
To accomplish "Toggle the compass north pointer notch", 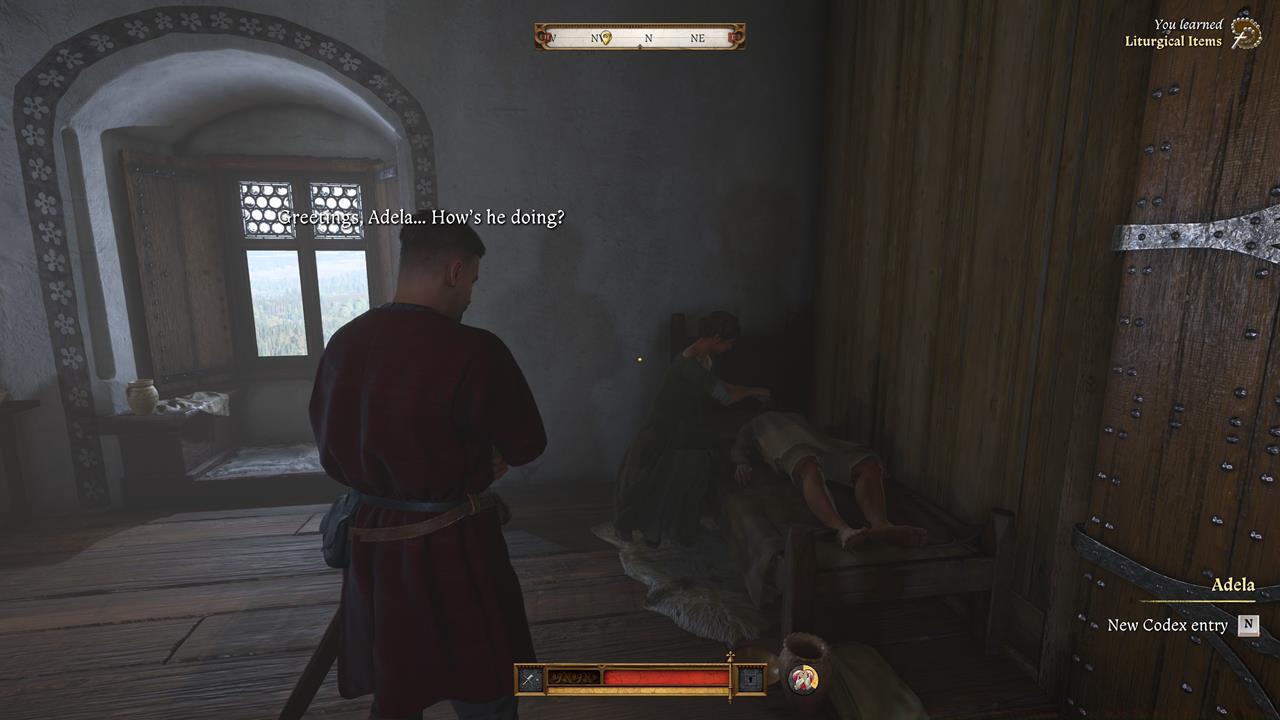I will (640, 46).
